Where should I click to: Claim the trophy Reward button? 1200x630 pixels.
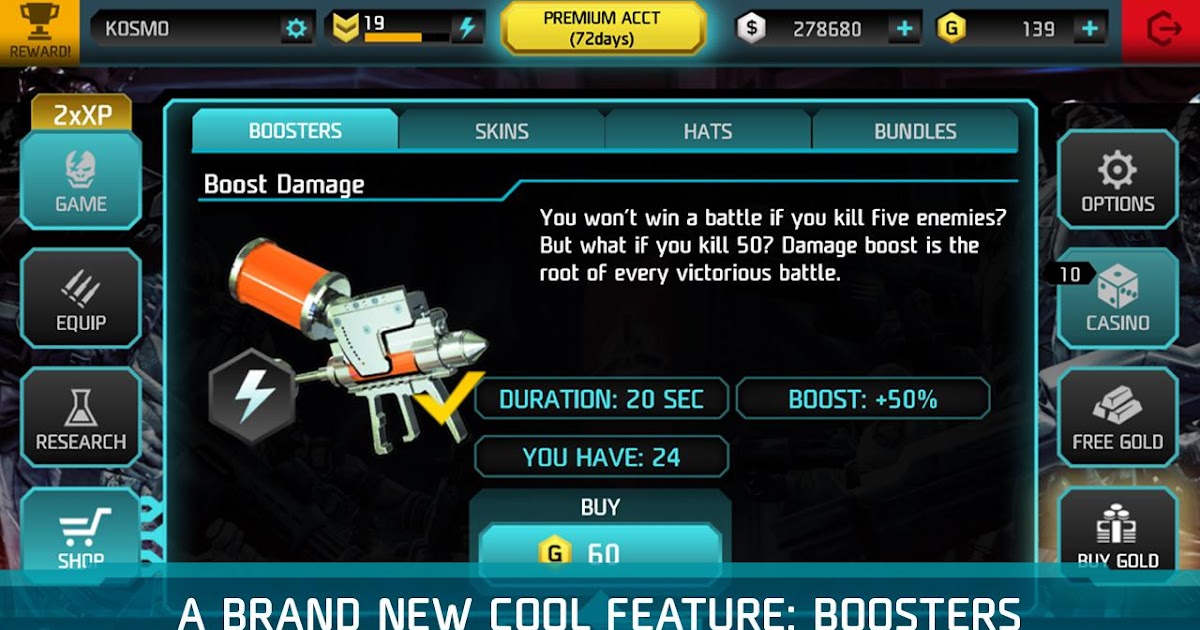tap(39, 30)
